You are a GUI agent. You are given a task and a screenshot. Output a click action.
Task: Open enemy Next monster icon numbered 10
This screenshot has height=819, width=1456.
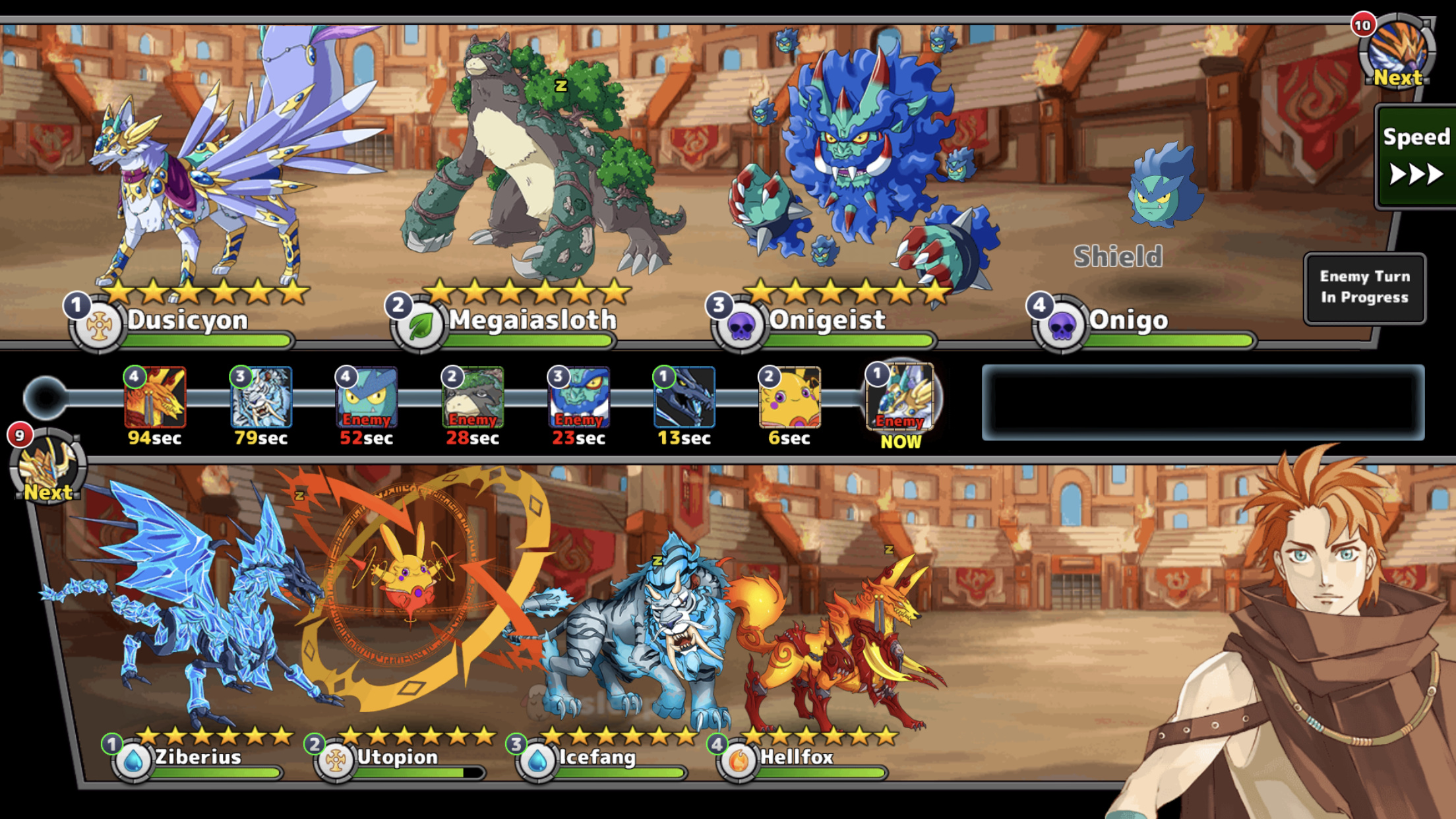point(1397,51)
